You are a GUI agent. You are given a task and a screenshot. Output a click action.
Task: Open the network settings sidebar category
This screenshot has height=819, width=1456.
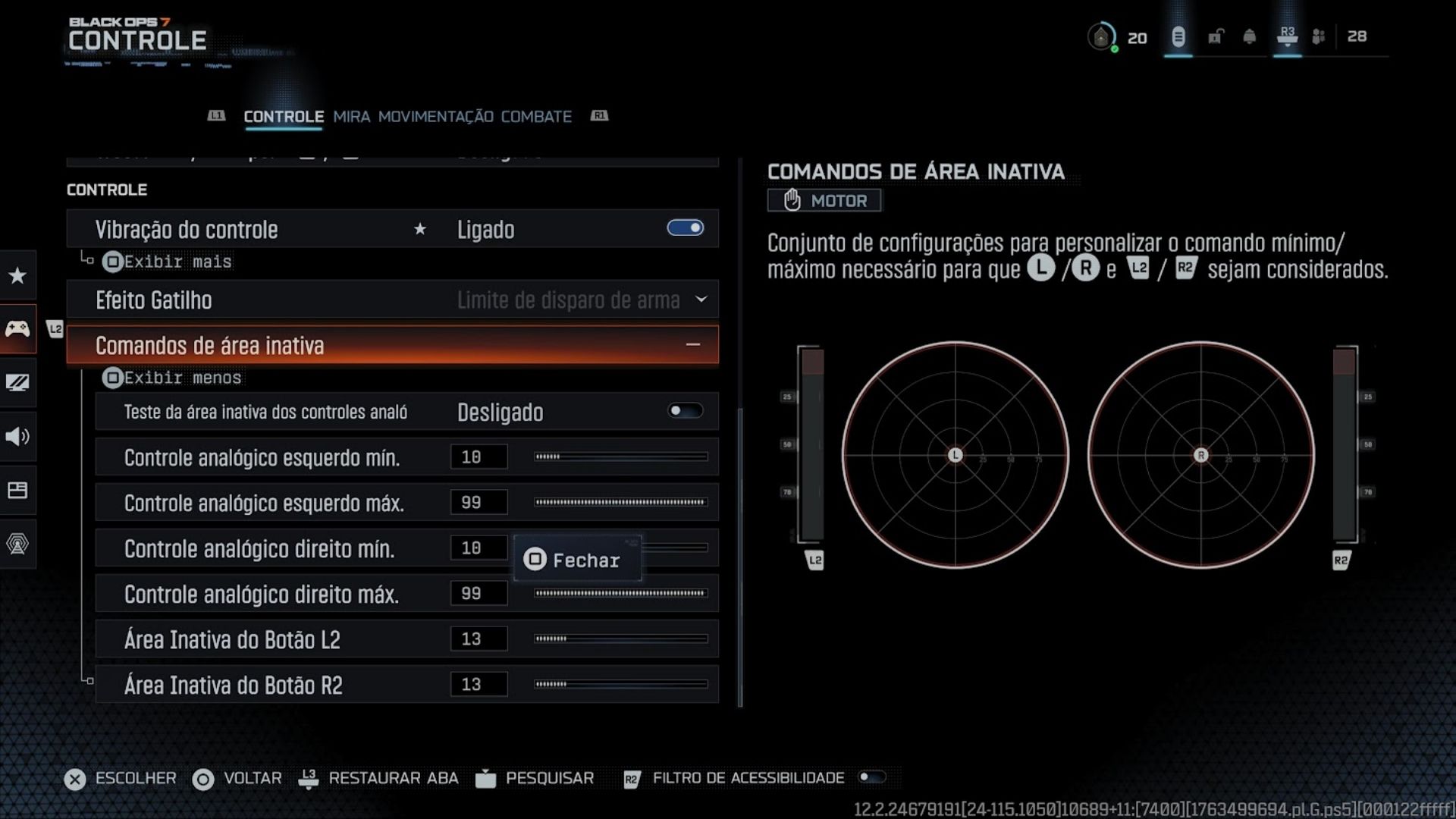coord(17,543)
